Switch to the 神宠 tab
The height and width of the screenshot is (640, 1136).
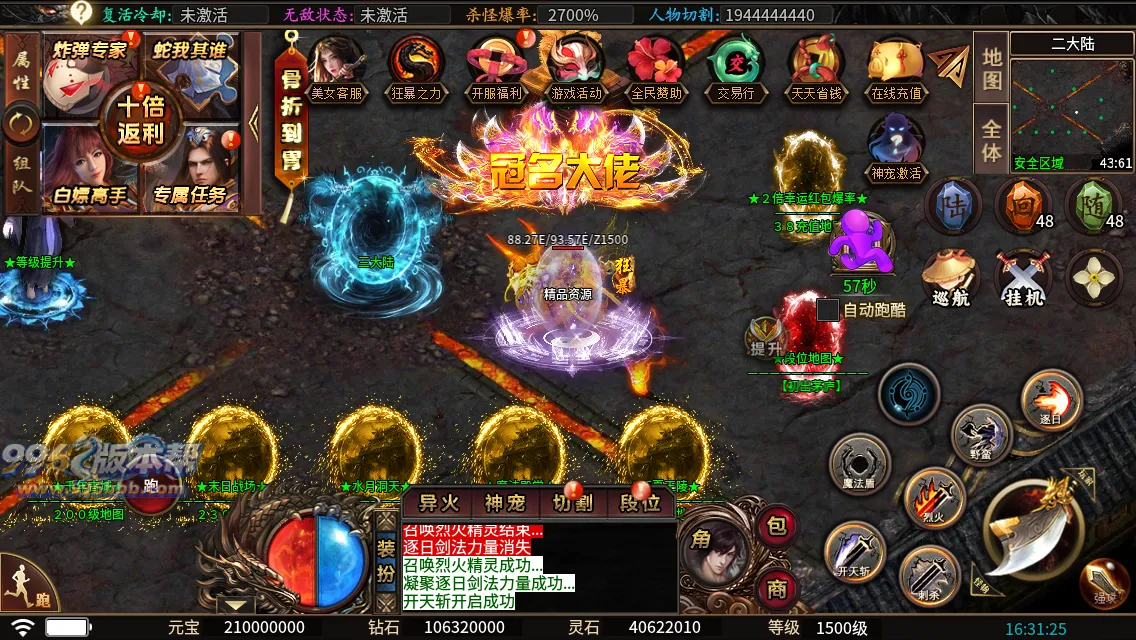505,503
